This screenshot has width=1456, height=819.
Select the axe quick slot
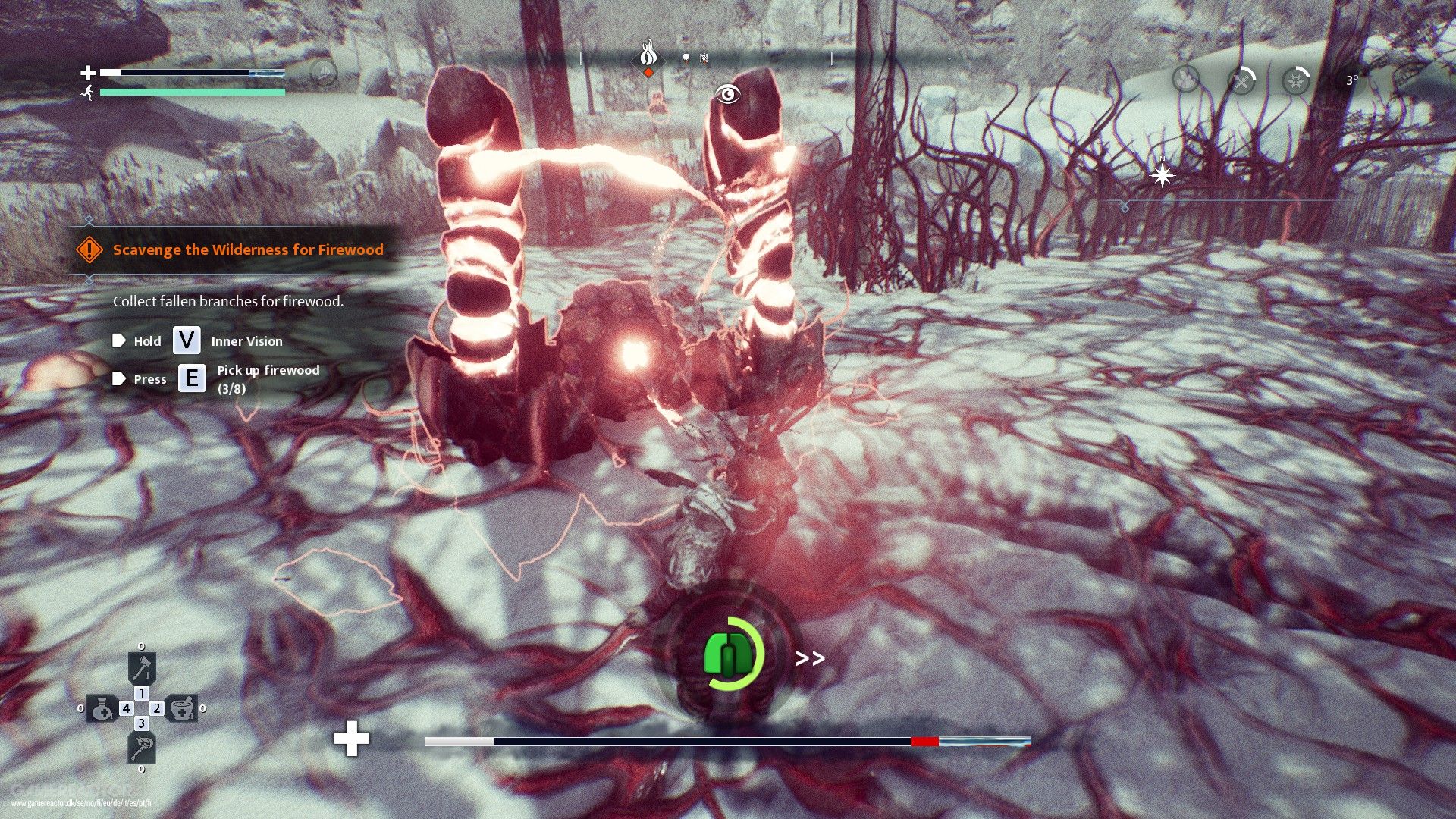(x=142, y=669)
